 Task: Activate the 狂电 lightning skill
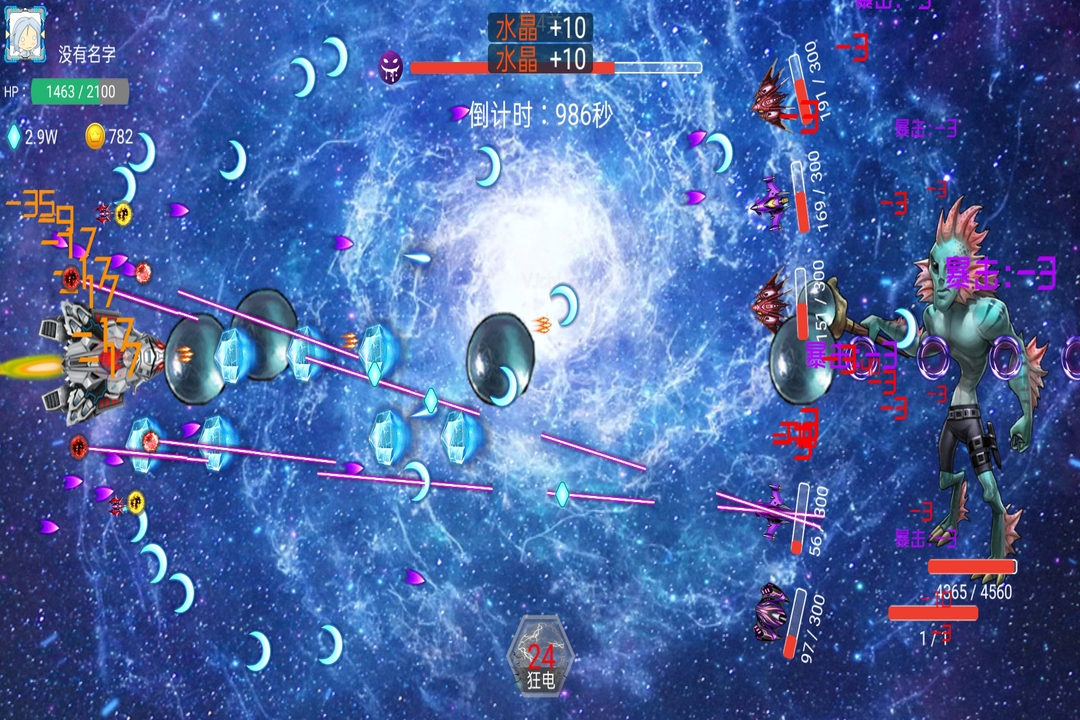[541, 656]
